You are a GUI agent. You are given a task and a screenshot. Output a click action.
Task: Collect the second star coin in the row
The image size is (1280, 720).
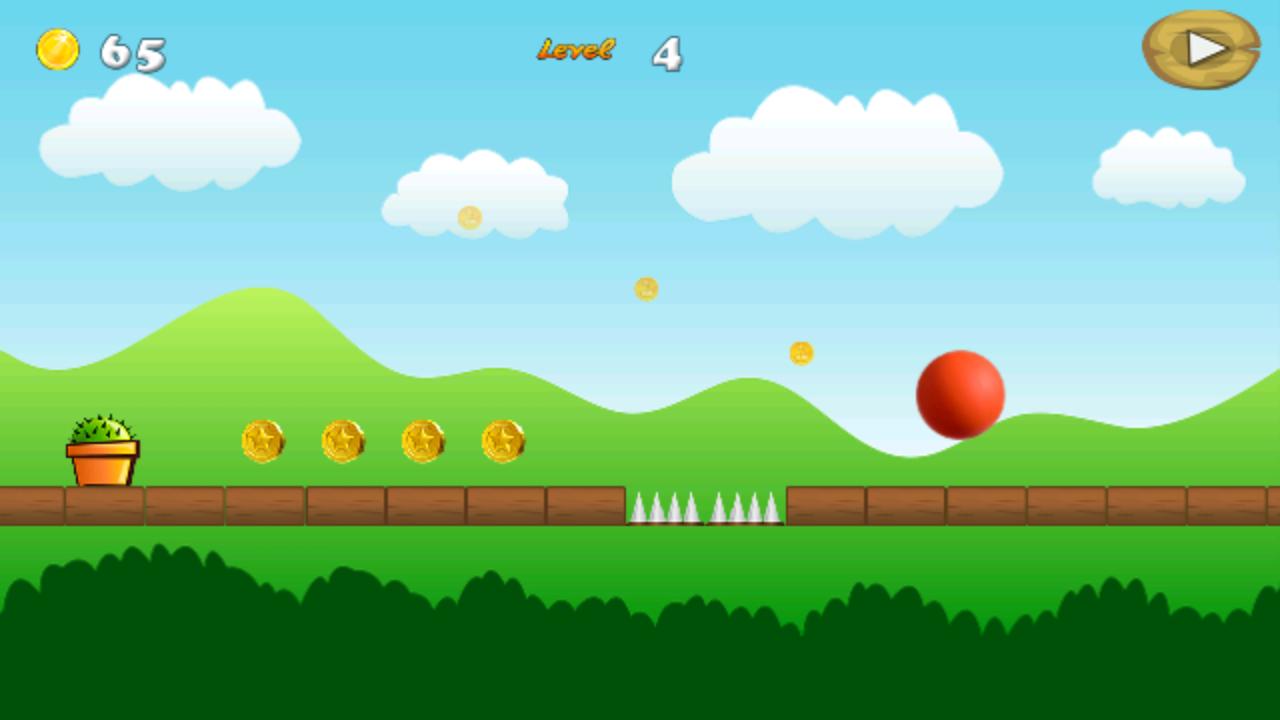344,440
